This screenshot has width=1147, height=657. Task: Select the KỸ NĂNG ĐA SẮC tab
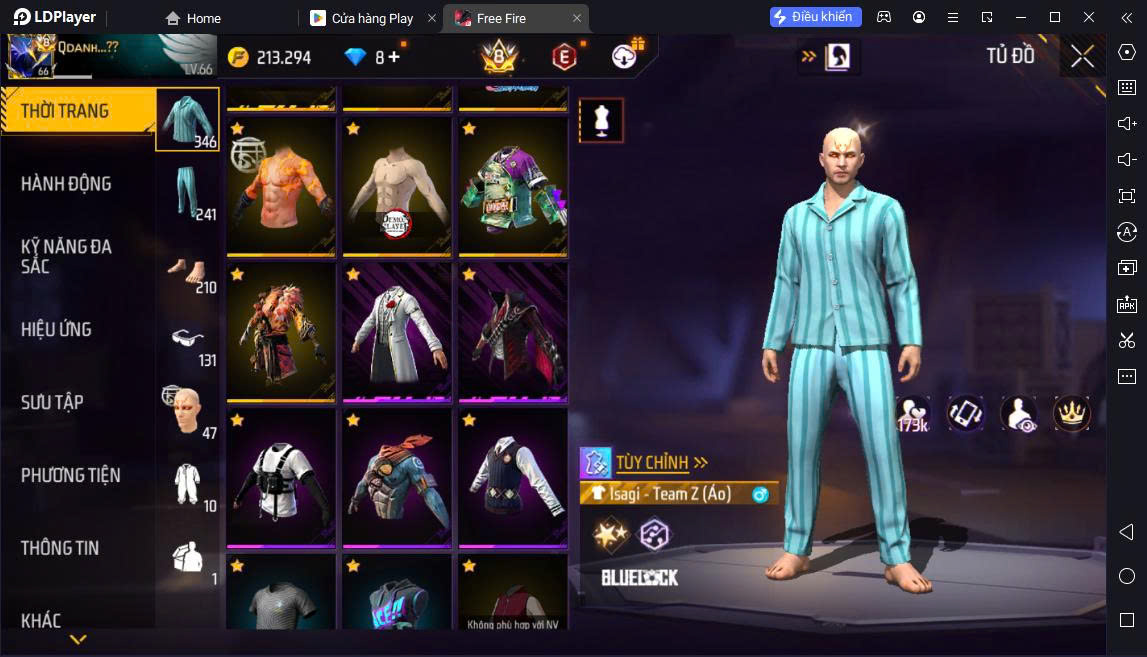[66, 256]
